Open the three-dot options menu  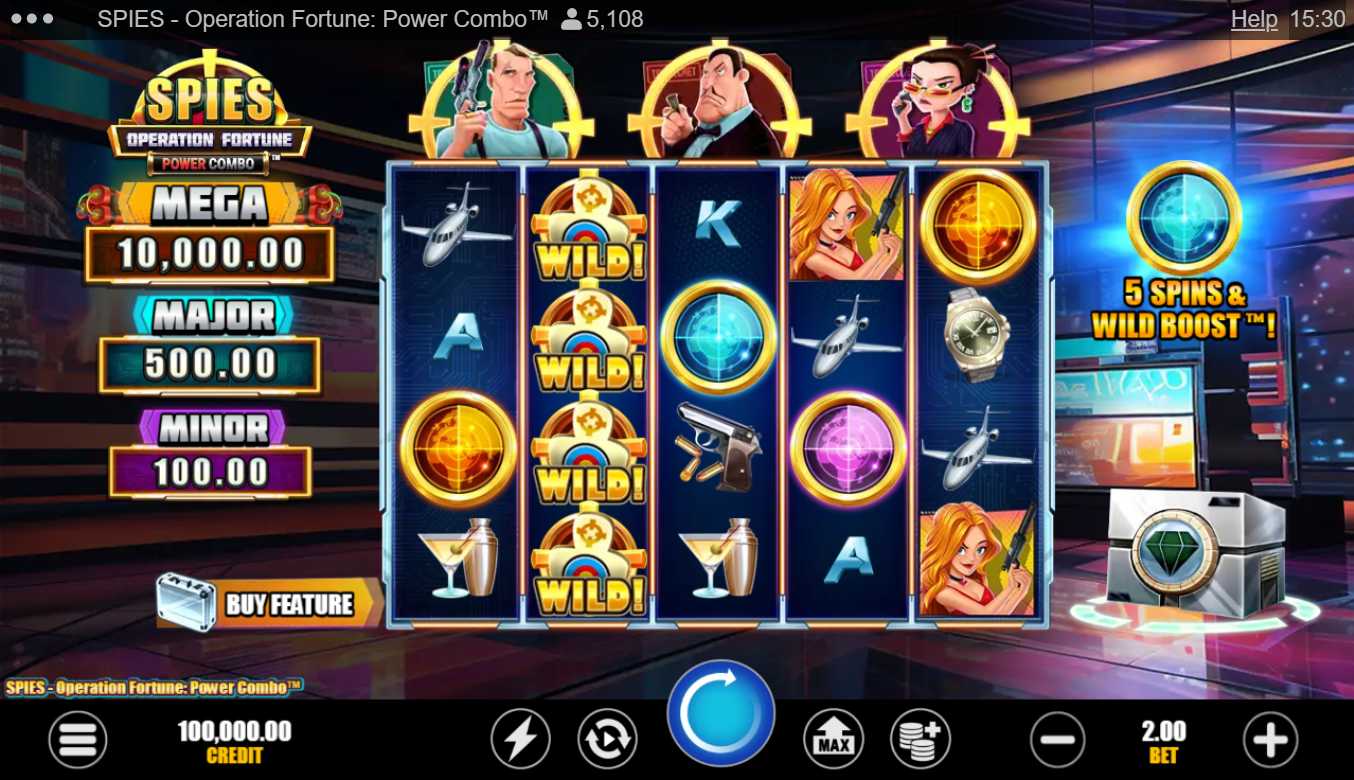(x=34, y=19)
